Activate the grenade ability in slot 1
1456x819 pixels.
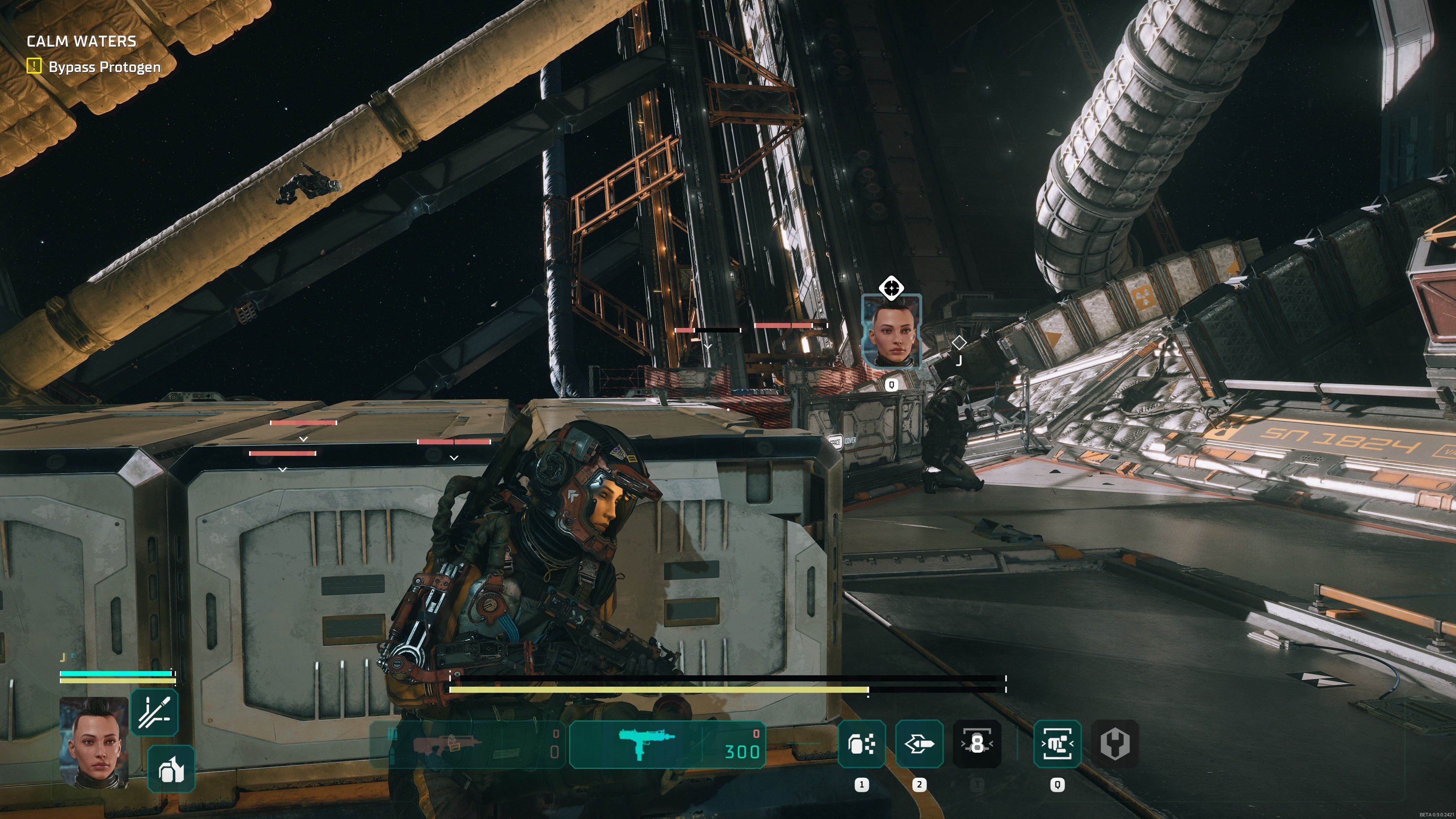click(861, 744)
